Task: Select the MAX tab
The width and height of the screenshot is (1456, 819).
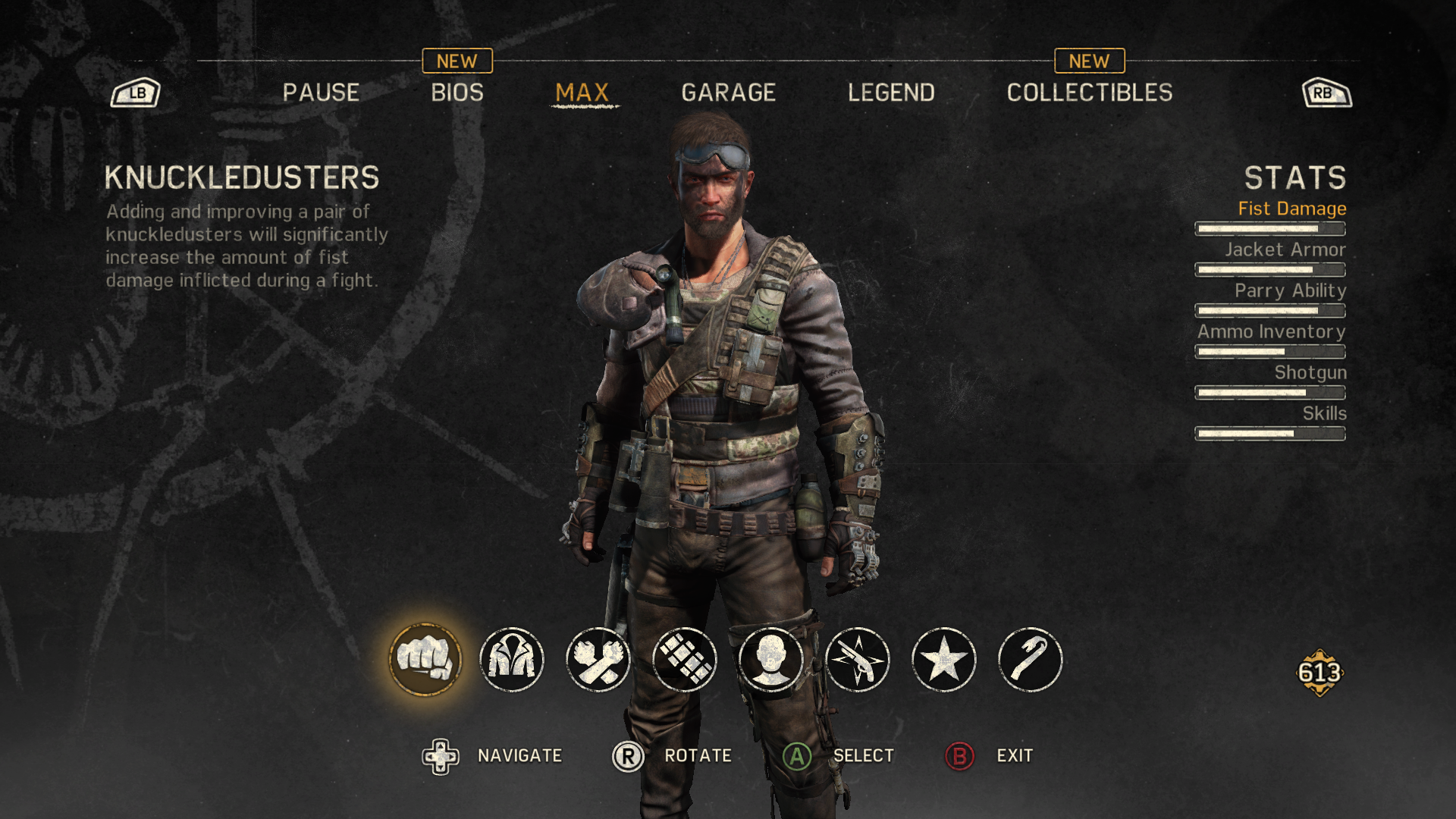Action: click(x=582, y=93)
